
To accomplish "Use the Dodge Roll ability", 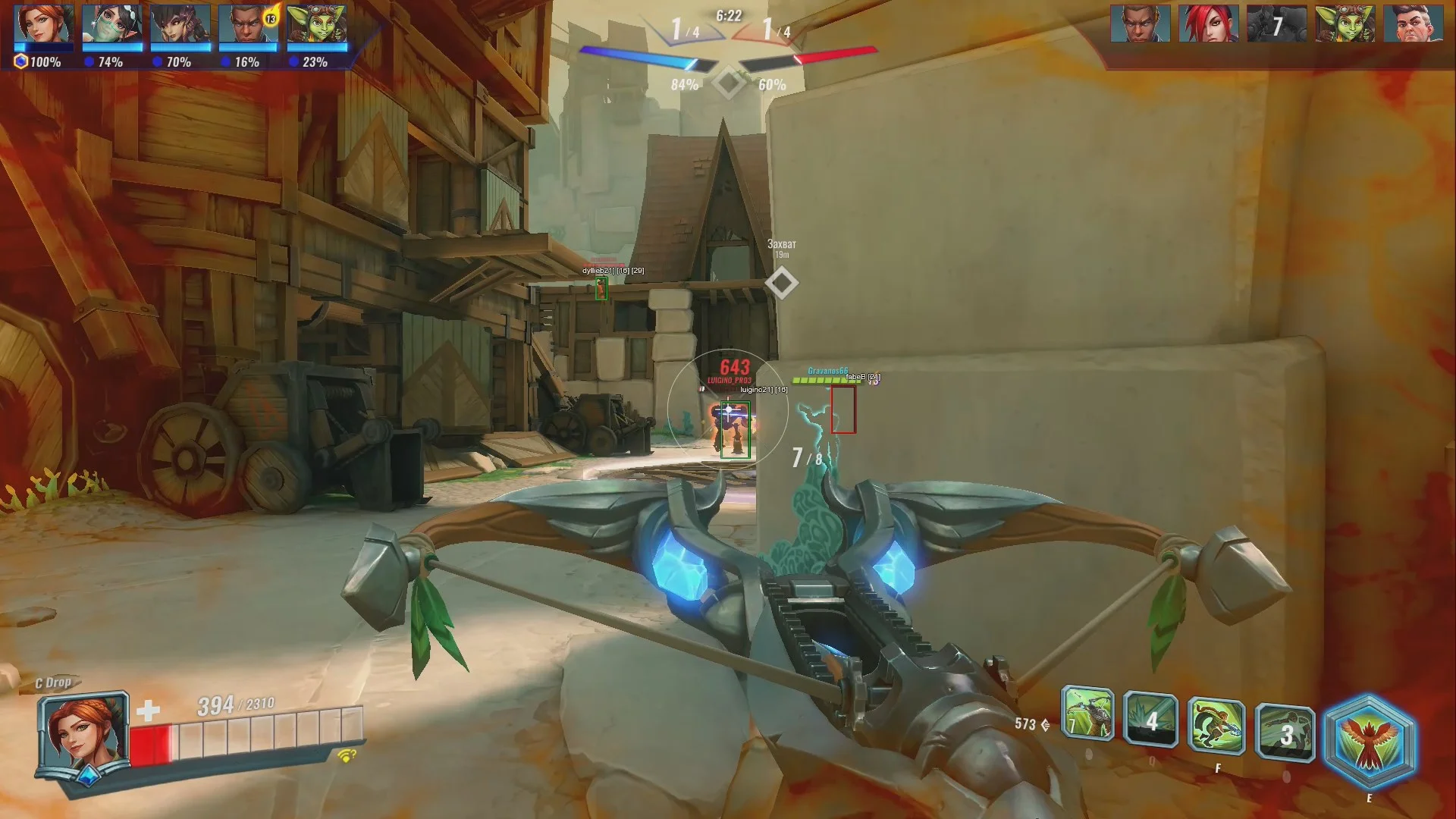I will (1216, 726).
